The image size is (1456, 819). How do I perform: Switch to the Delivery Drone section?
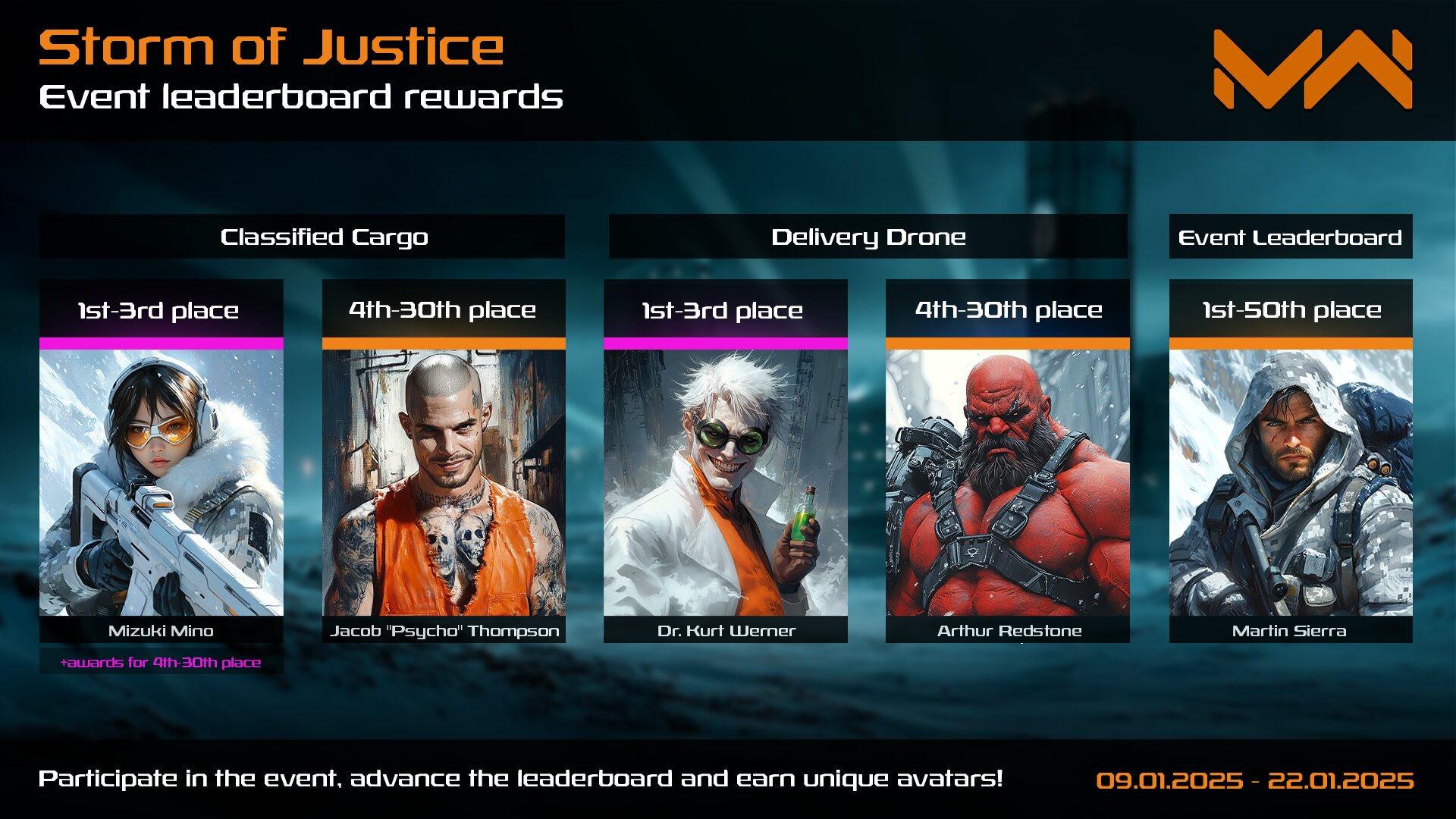868,237
